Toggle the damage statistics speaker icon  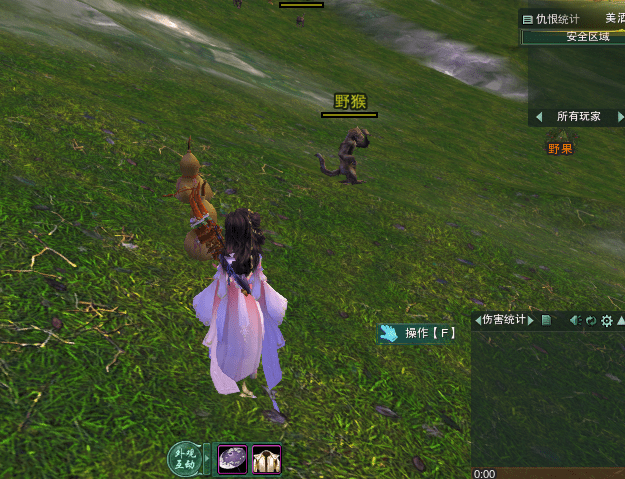[x=575, y=321]
